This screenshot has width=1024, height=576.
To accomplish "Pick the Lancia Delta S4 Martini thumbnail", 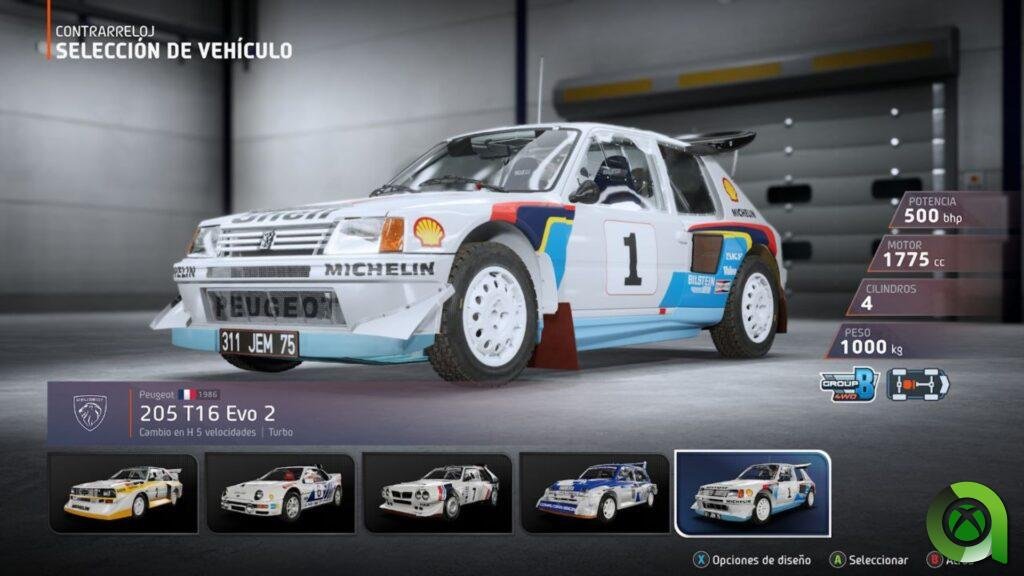I will pos(438,492).
